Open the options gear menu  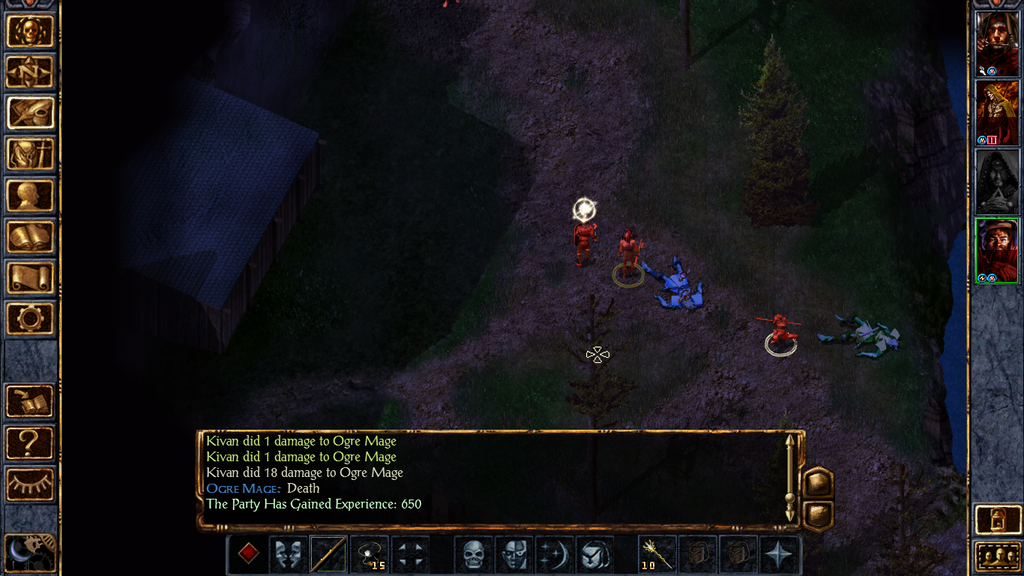click(x=30, y=318)
